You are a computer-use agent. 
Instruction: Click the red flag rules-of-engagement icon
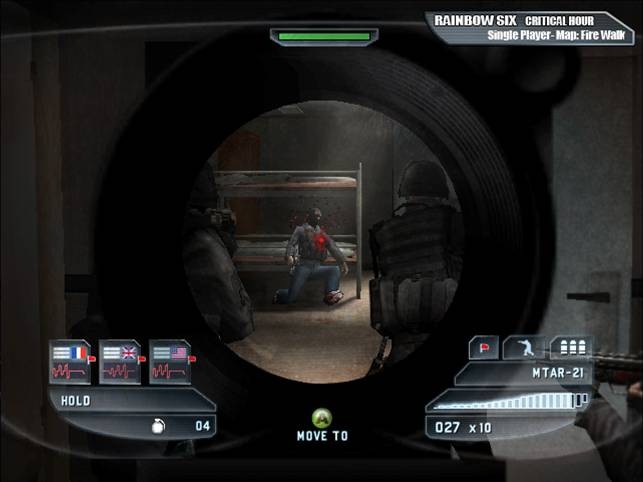coord(485,349)
